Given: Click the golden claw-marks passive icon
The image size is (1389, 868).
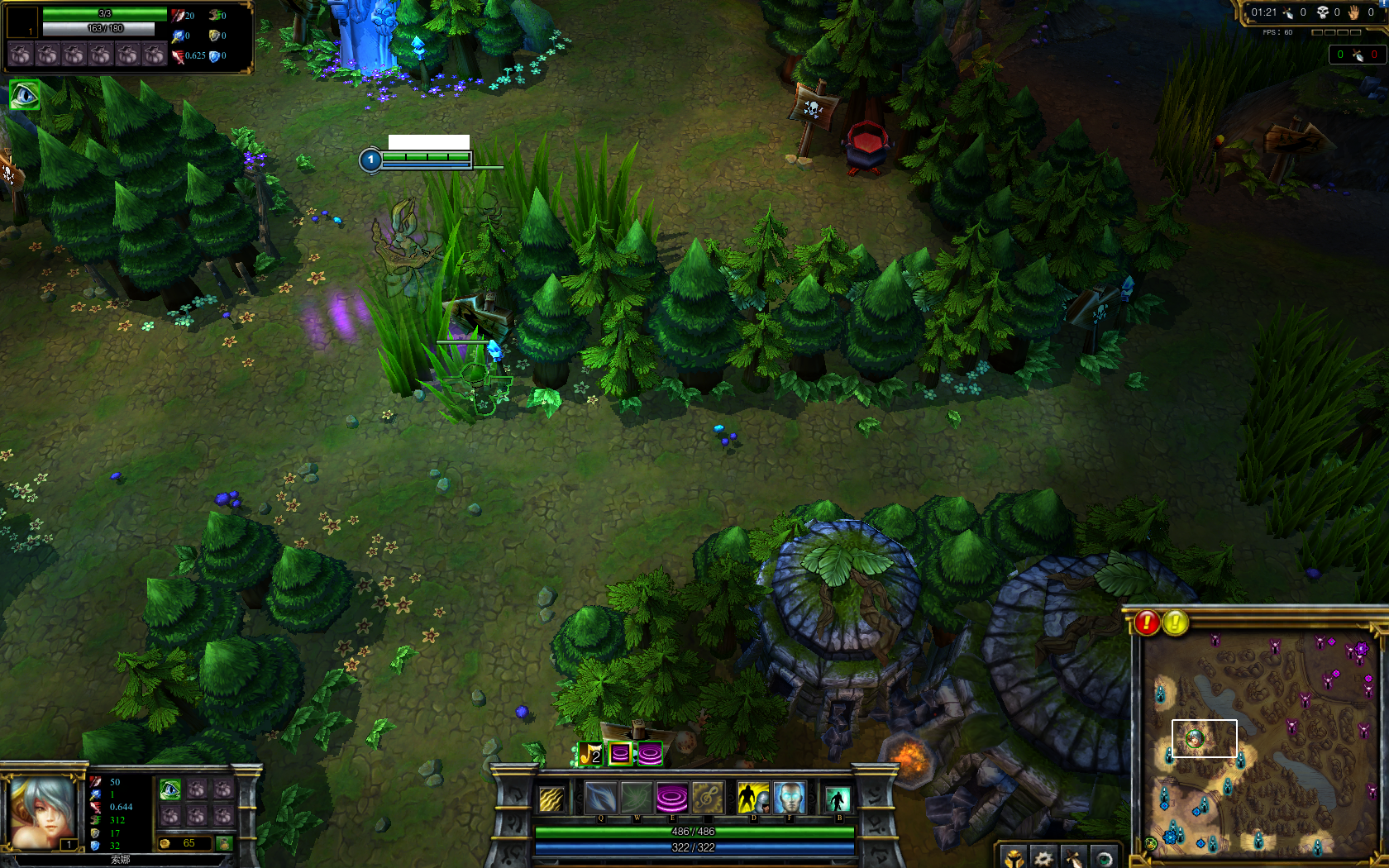Looking at the screenshot, I should [x=551, y=799].
